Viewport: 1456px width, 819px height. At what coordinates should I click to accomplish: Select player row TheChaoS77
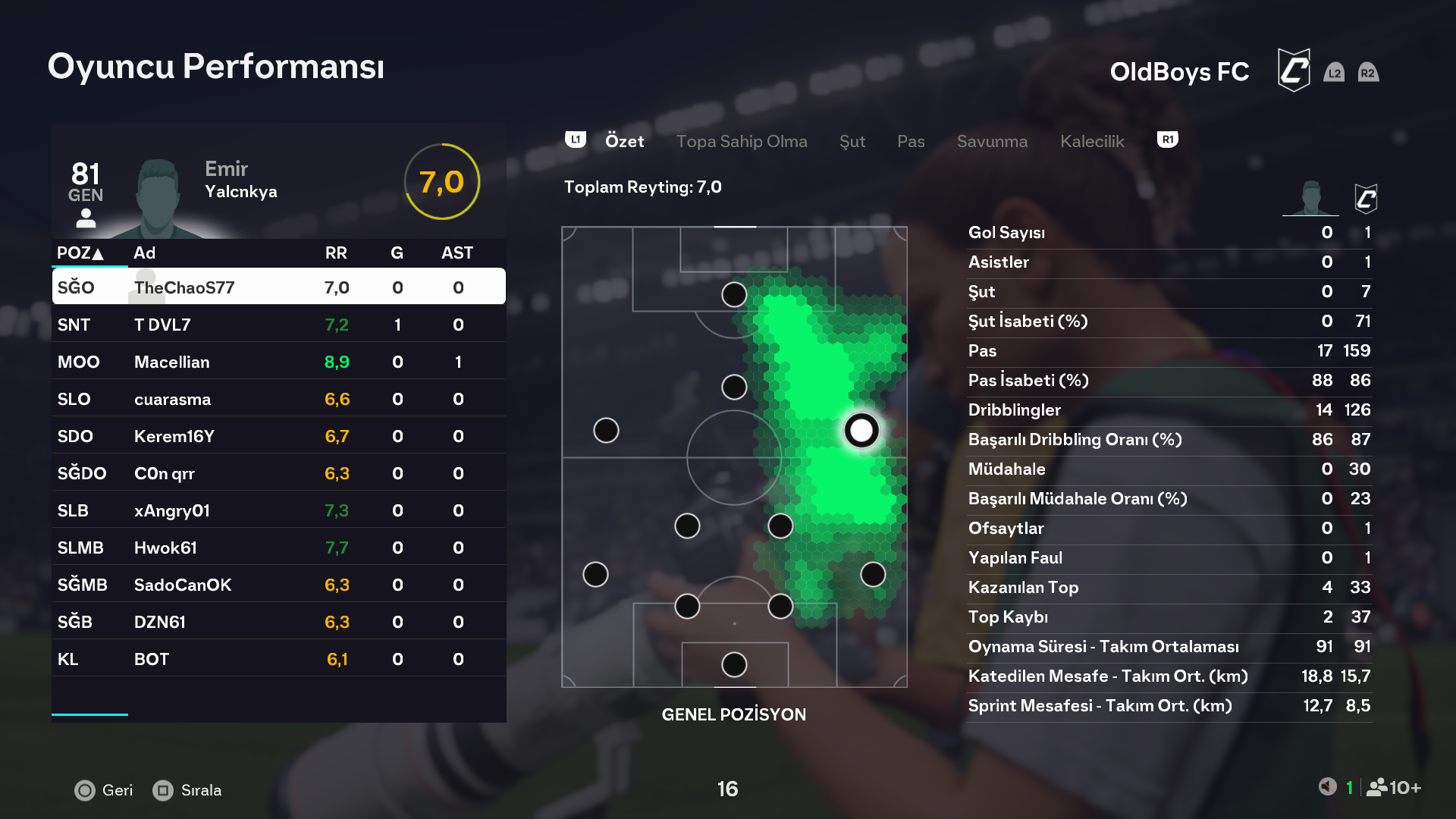pos(278,287)
